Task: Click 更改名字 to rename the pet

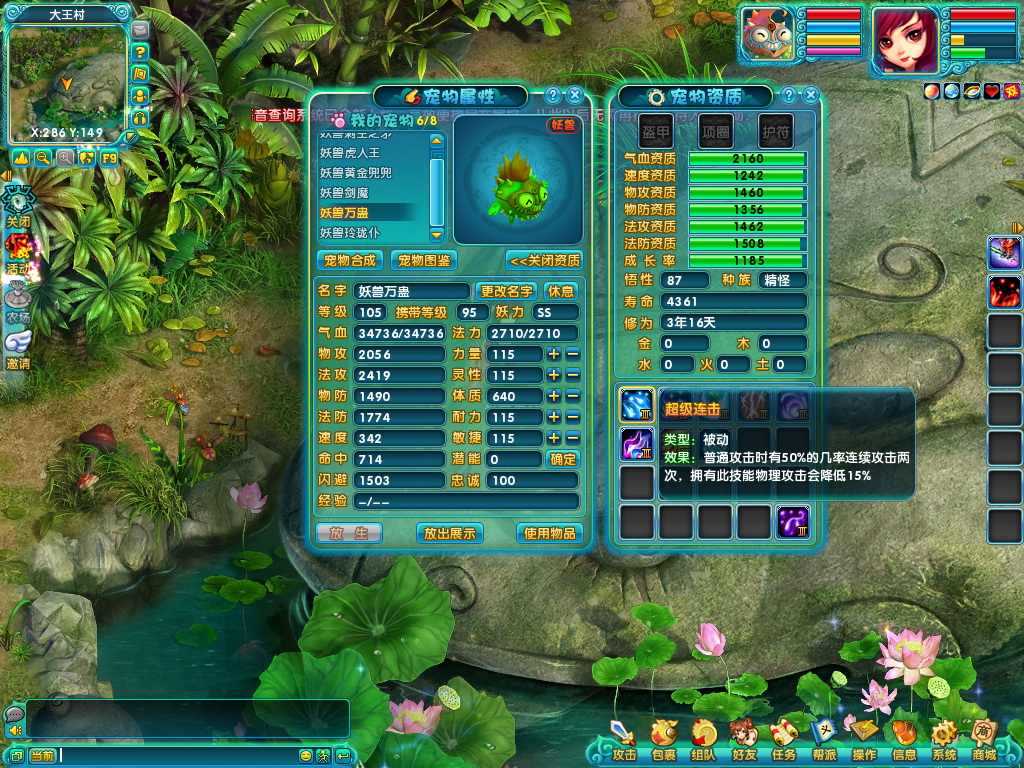Action: pos(506,291)
